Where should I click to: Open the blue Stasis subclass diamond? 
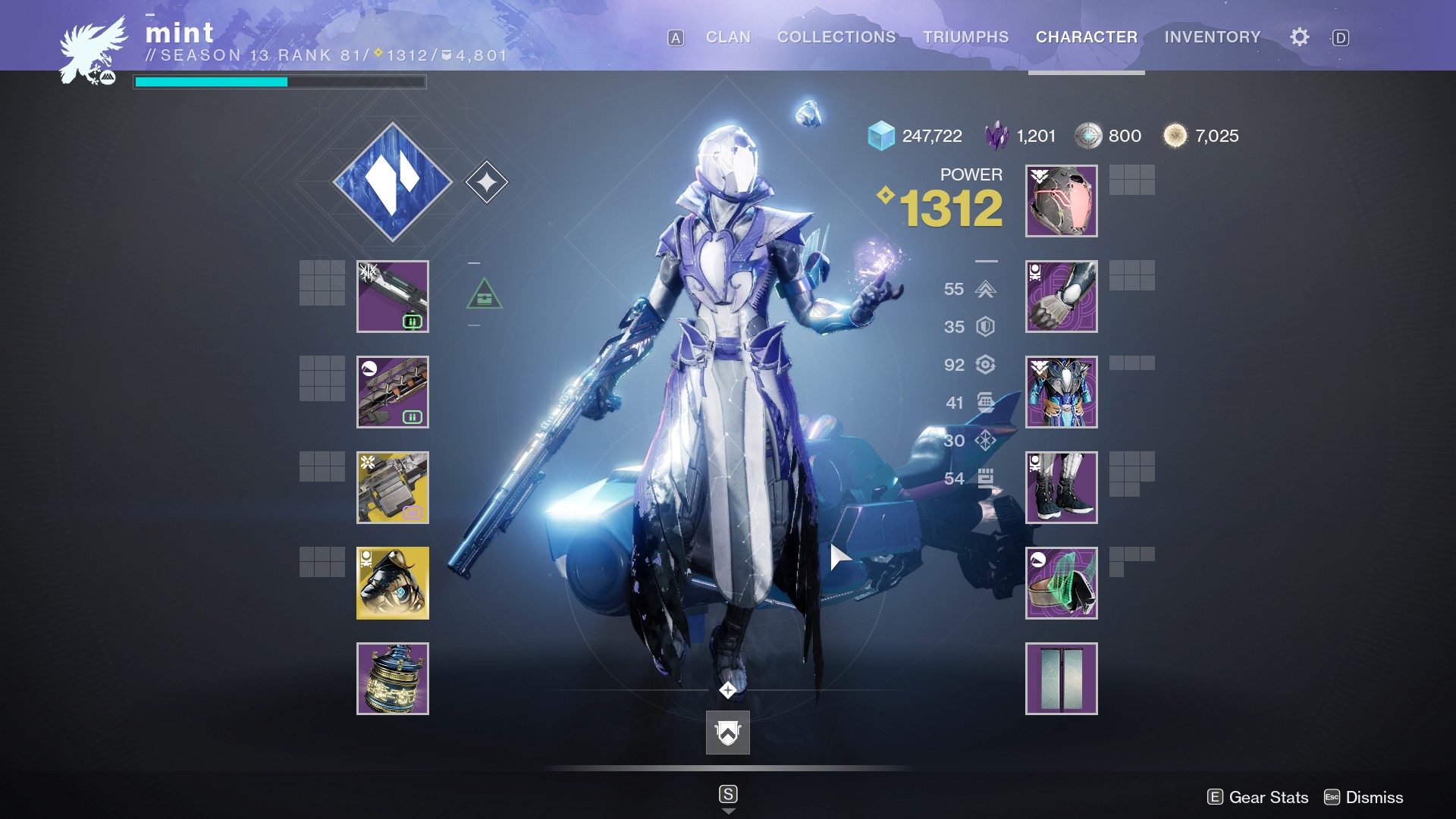[x=393, y=182]
